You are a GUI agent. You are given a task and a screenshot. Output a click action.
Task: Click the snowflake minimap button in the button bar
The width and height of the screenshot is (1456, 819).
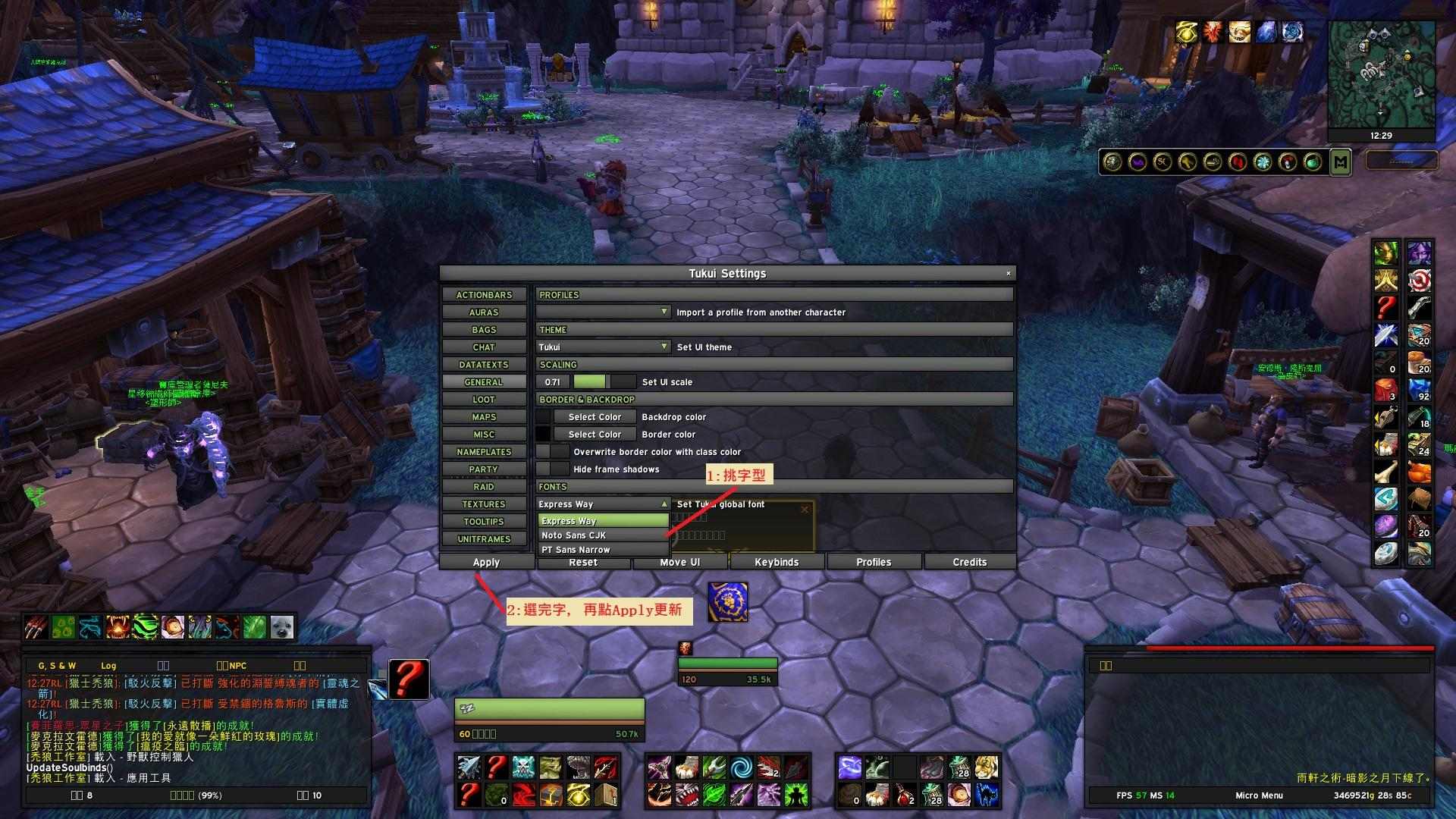tap(1262, 160)
